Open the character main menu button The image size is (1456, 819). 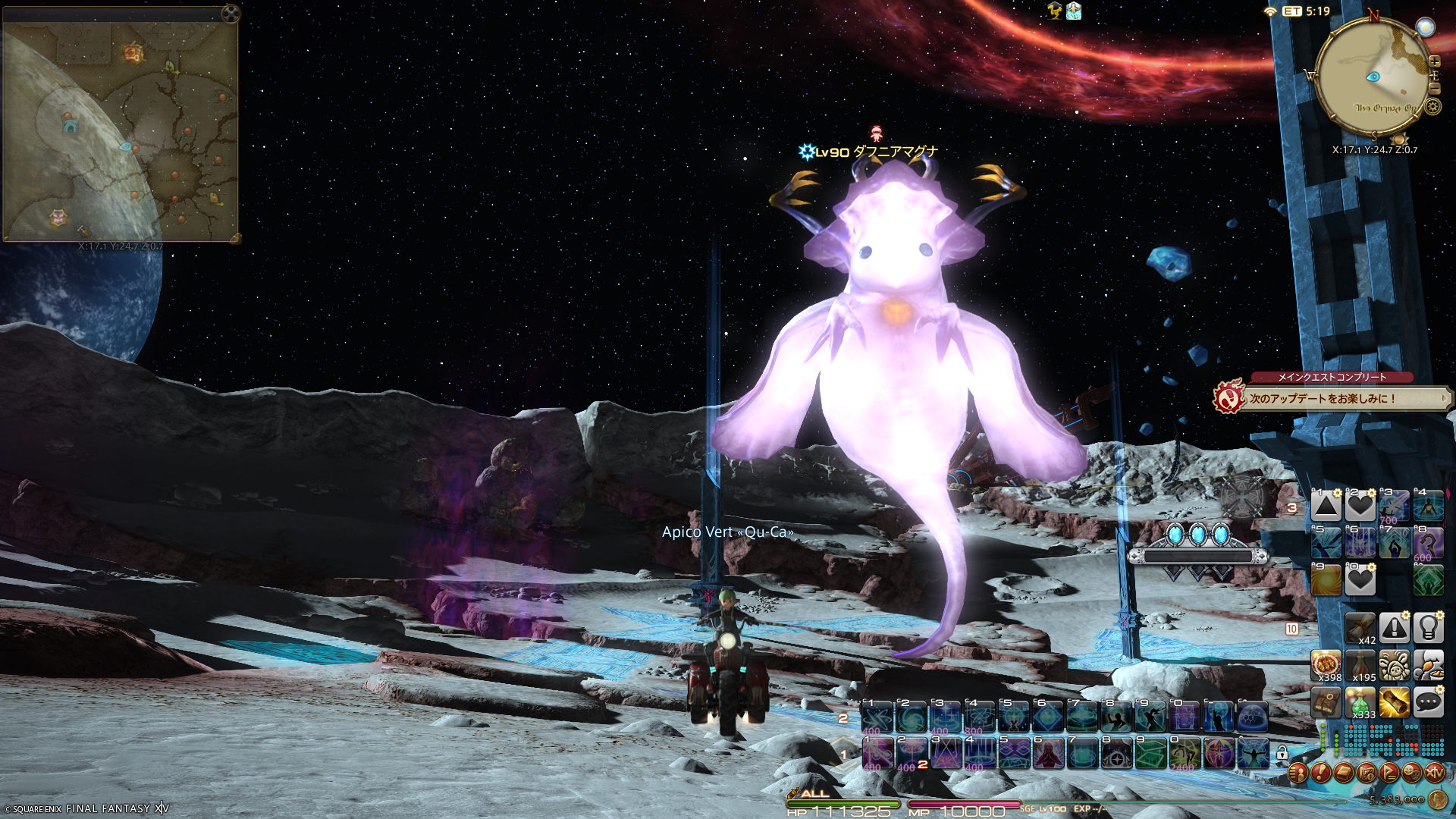tap(1298, 773)
